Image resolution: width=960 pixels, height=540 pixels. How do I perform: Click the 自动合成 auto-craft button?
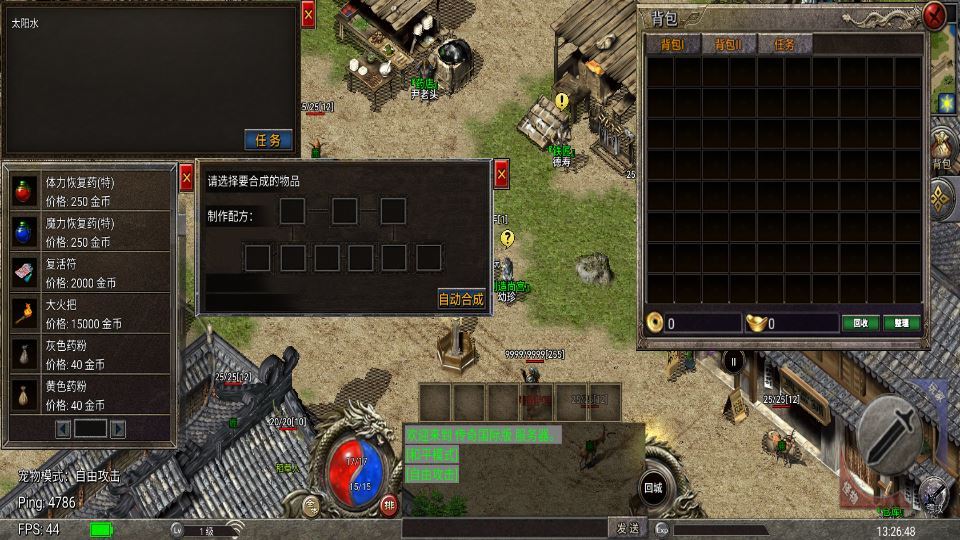(x=461, y=298)
